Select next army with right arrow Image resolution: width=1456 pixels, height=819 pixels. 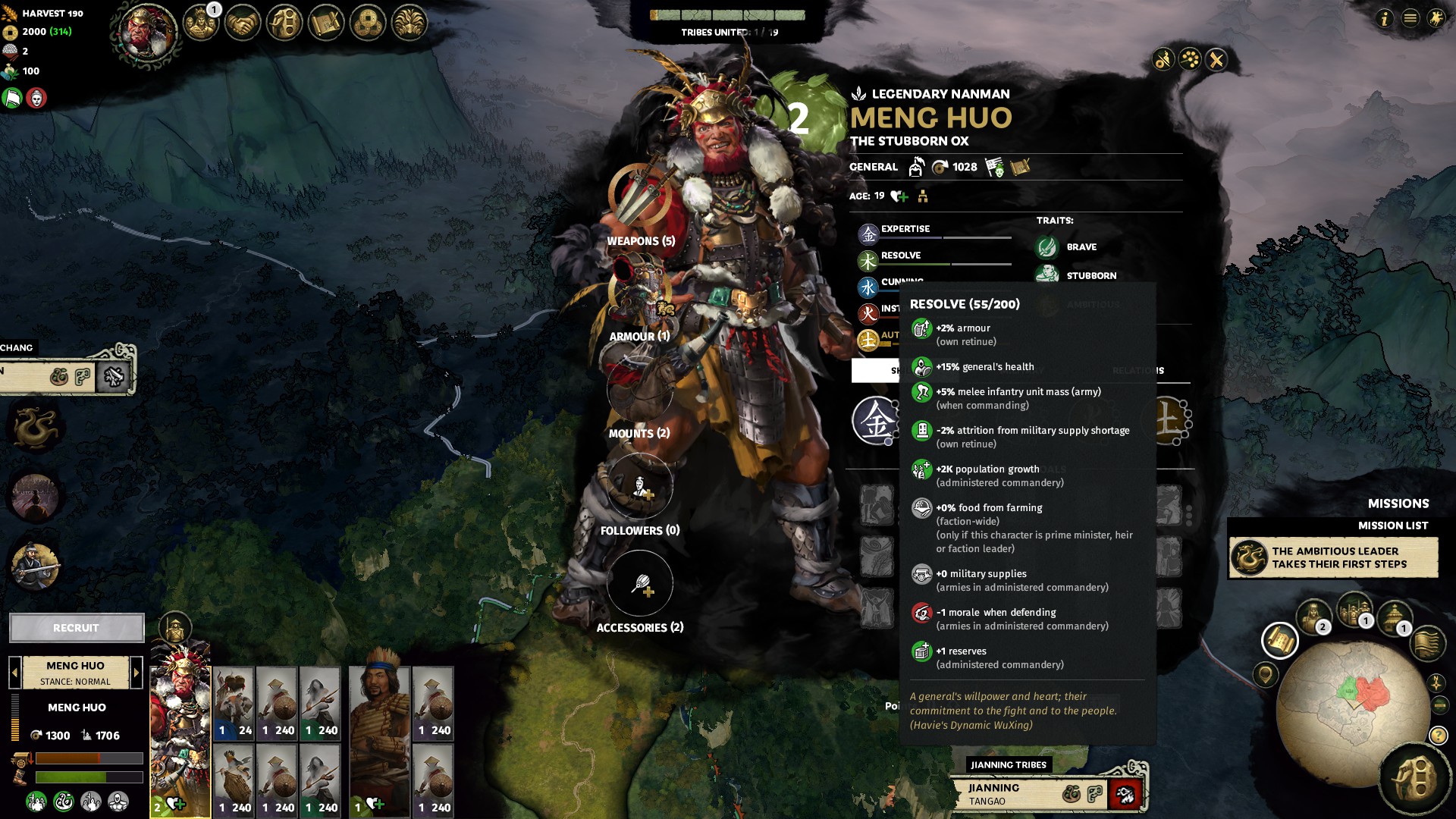coord(136,672)
